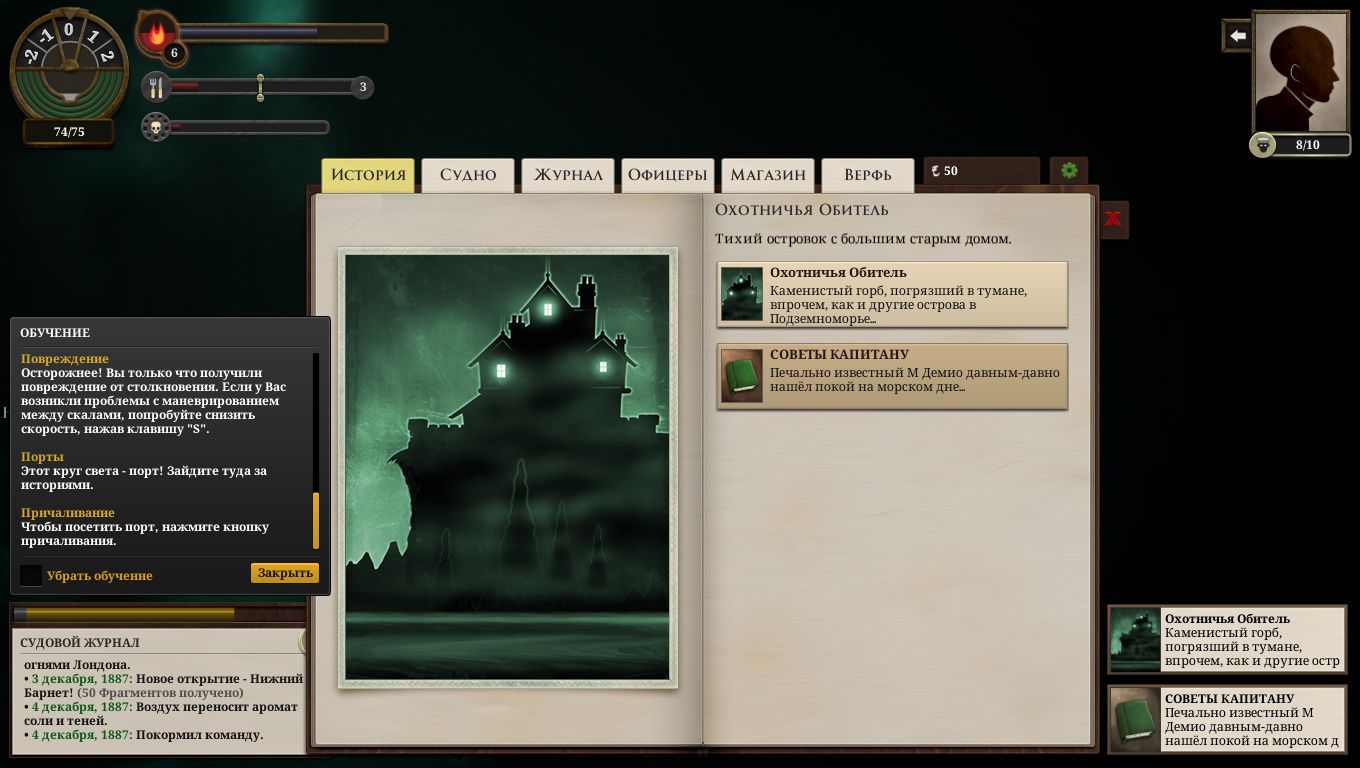Toggle the Убрать обучение checkbox
The image size is (1360, 768).
tap(32, 575)
